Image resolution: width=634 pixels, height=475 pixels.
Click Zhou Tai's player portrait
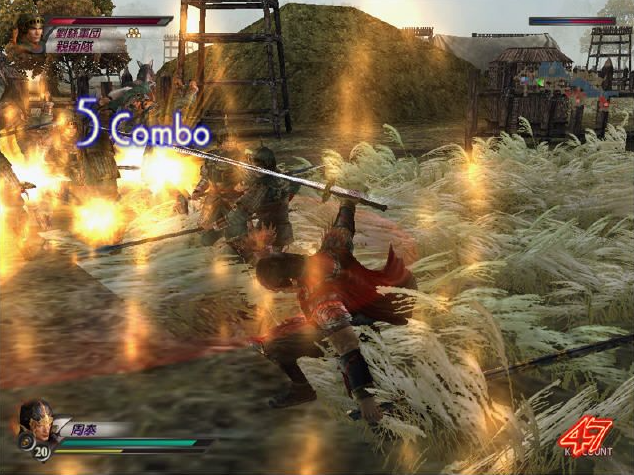click(x=34, y=421)
